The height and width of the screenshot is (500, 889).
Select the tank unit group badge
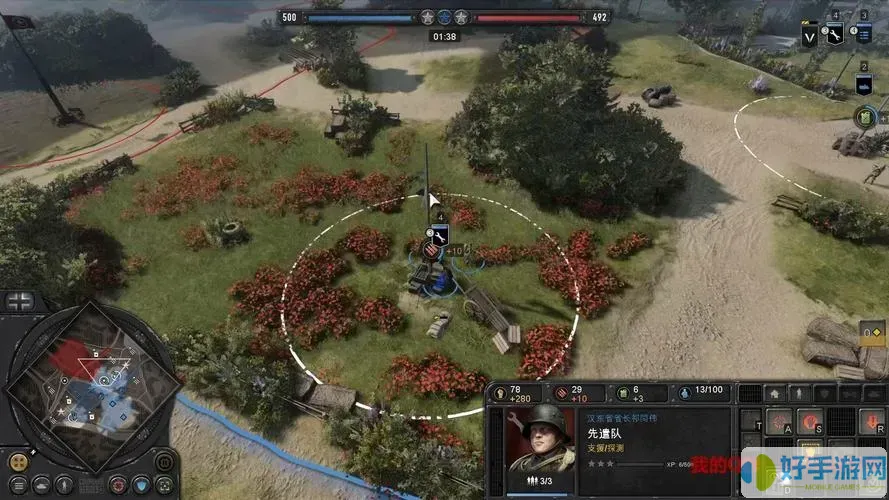pos(864,82)
